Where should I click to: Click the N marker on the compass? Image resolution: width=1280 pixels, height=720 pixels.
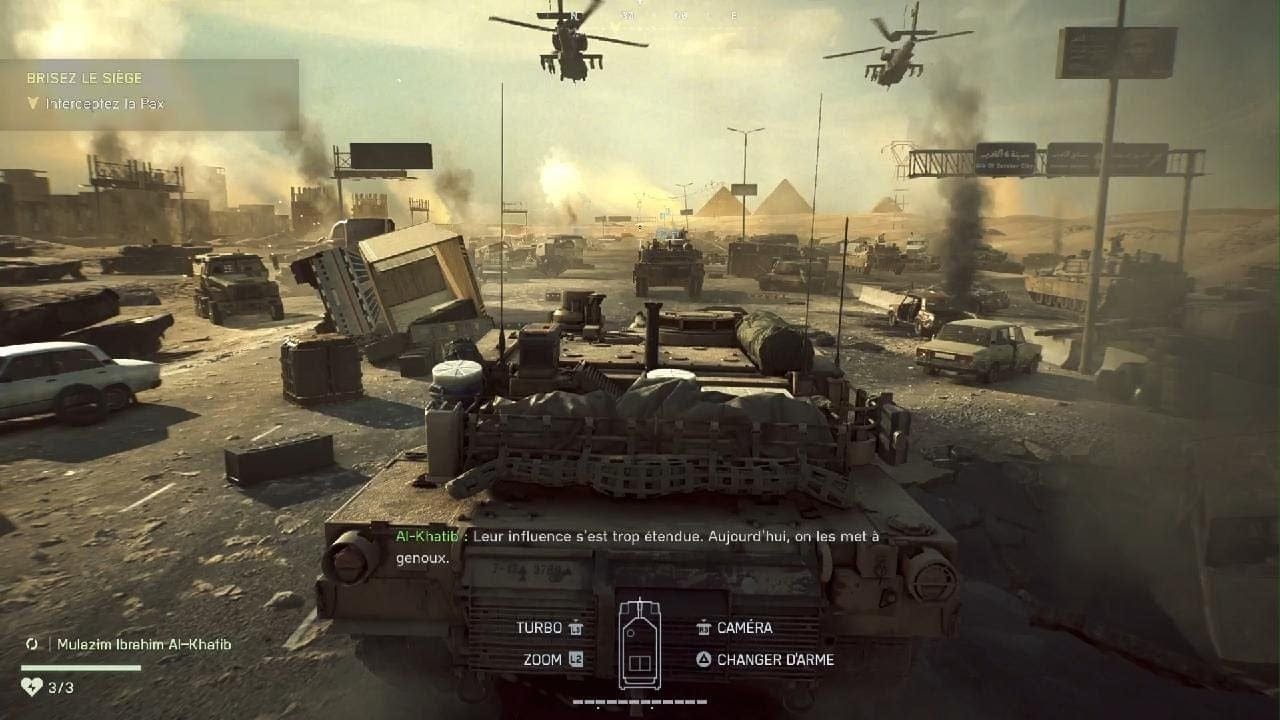coord(575,15)
